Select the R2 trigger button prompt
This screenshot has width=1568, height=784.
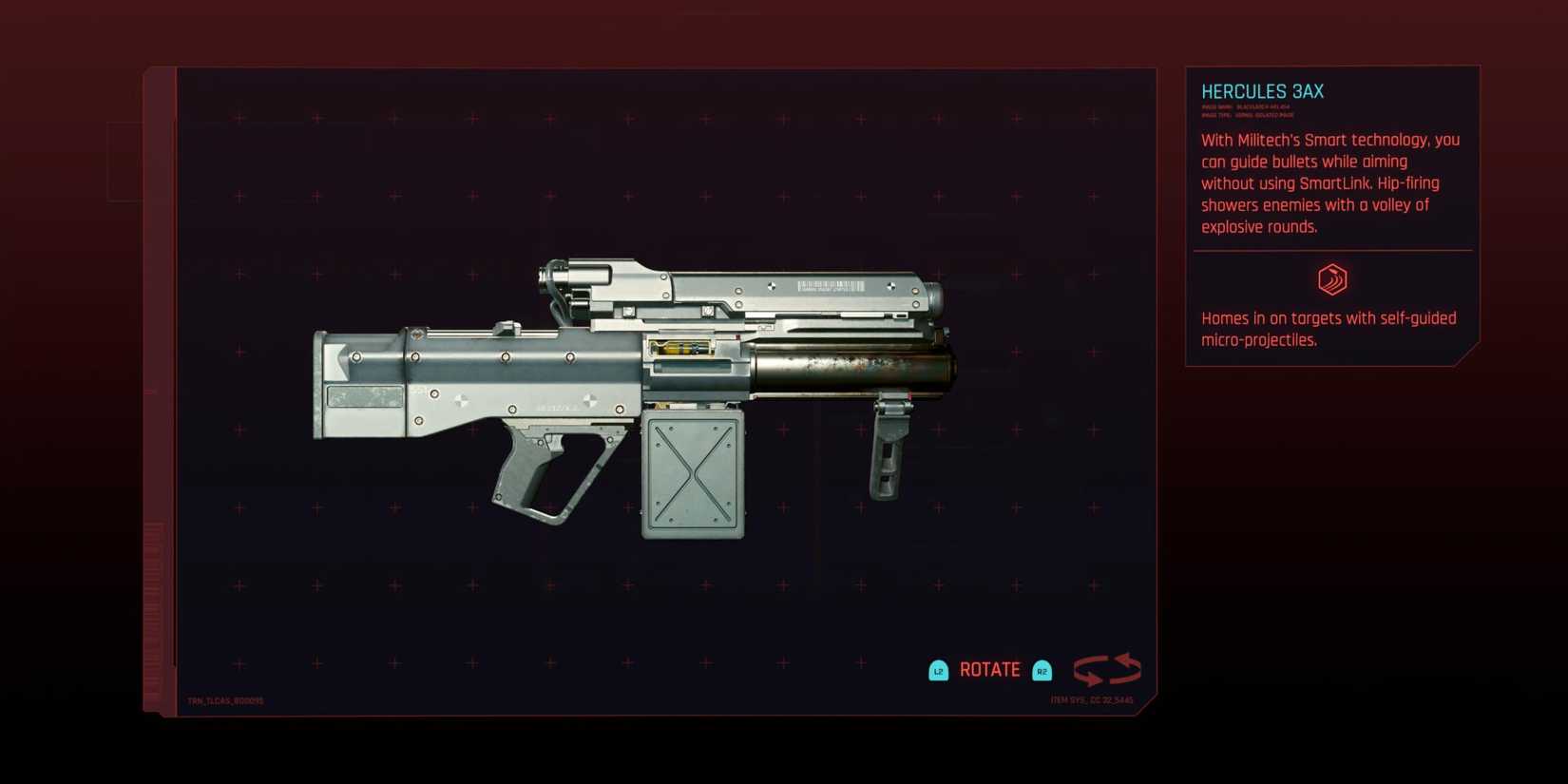coord(1042,670)
